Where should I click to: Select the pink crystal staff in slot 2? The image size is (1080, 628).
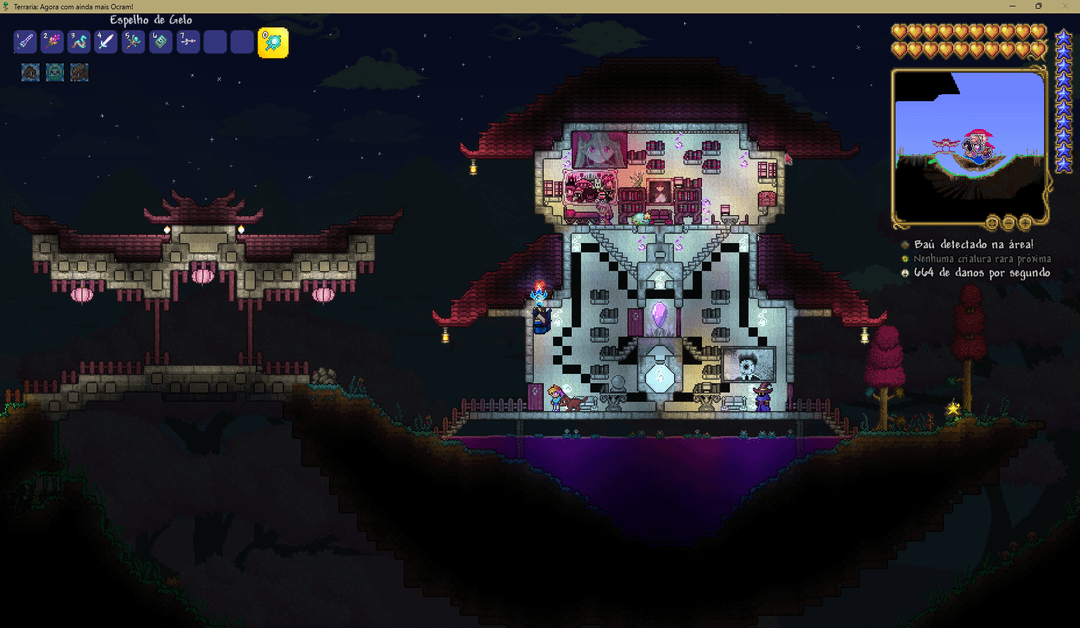52,42
